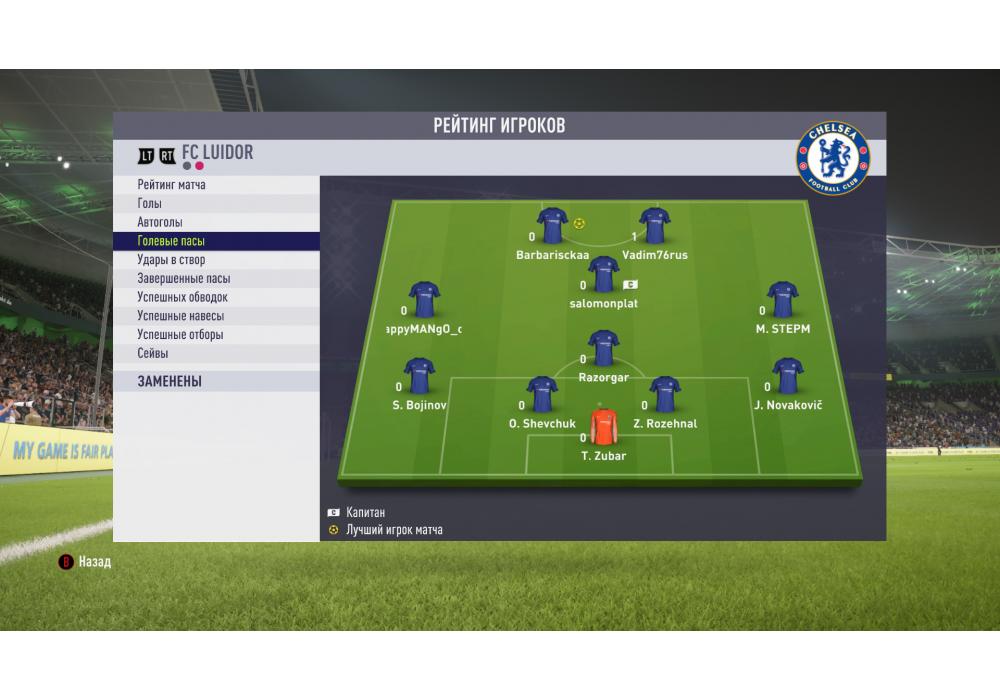Select goalkeeper T. Zubar's orange kit
1000x700 pixels.
(x=603, y=427)
